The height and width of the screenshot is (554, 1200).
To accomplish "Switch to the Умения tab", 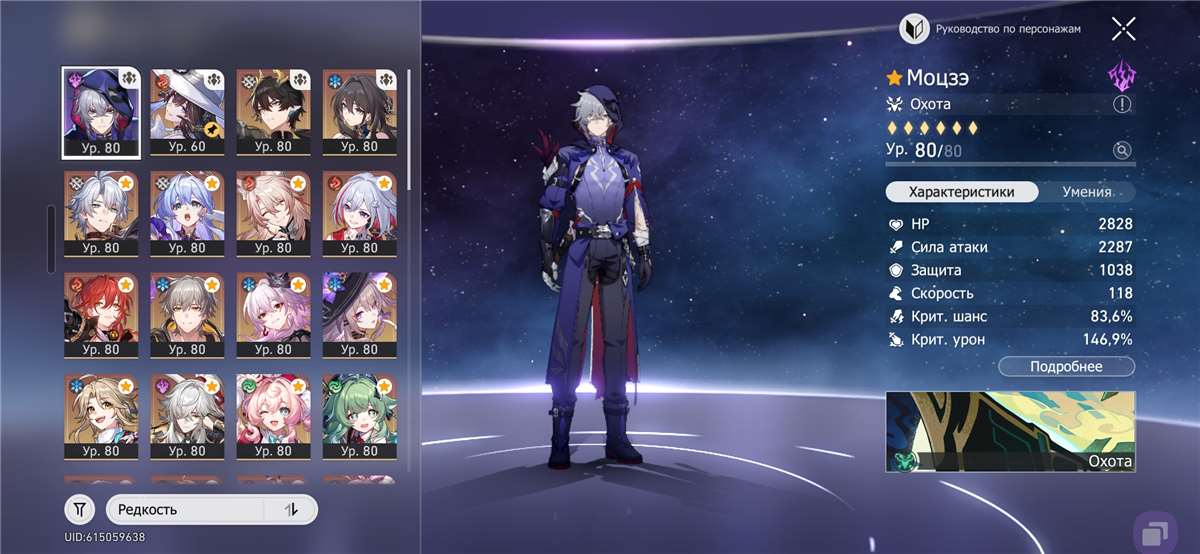I will coord(1087,192).
